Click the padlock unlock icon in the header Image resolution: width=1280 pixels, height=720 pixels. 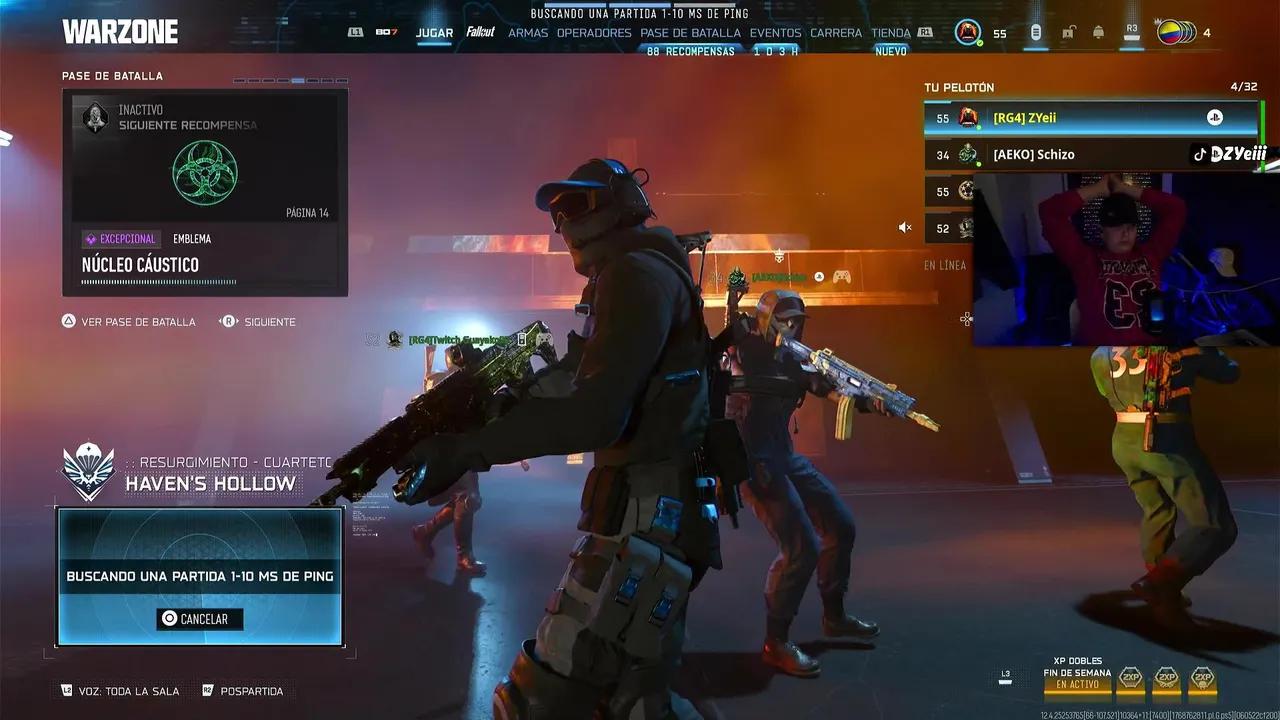(1067, 32)
